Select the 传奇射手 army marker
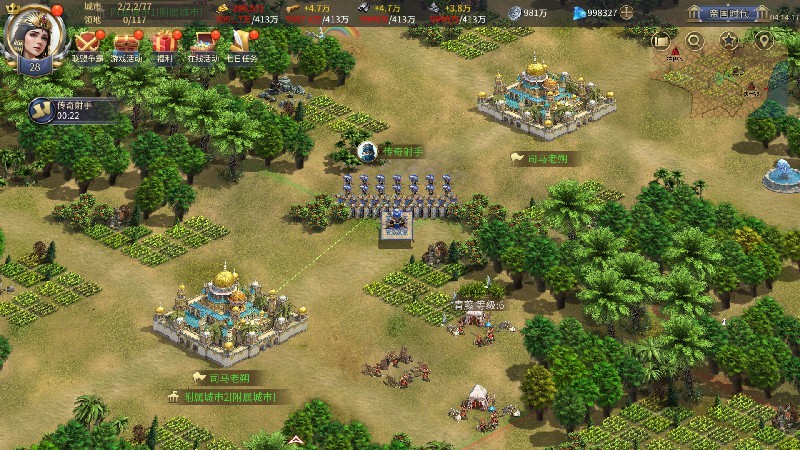The height and width of the screenshot is (450, 800). 368,151
